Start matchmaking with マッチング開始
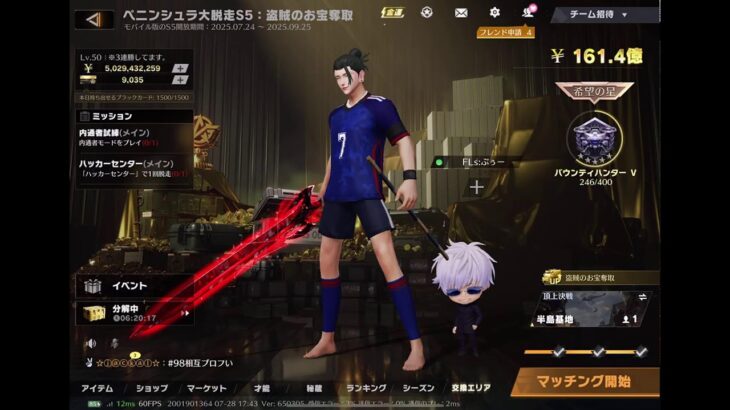730x410 pixels. point(585,382)
